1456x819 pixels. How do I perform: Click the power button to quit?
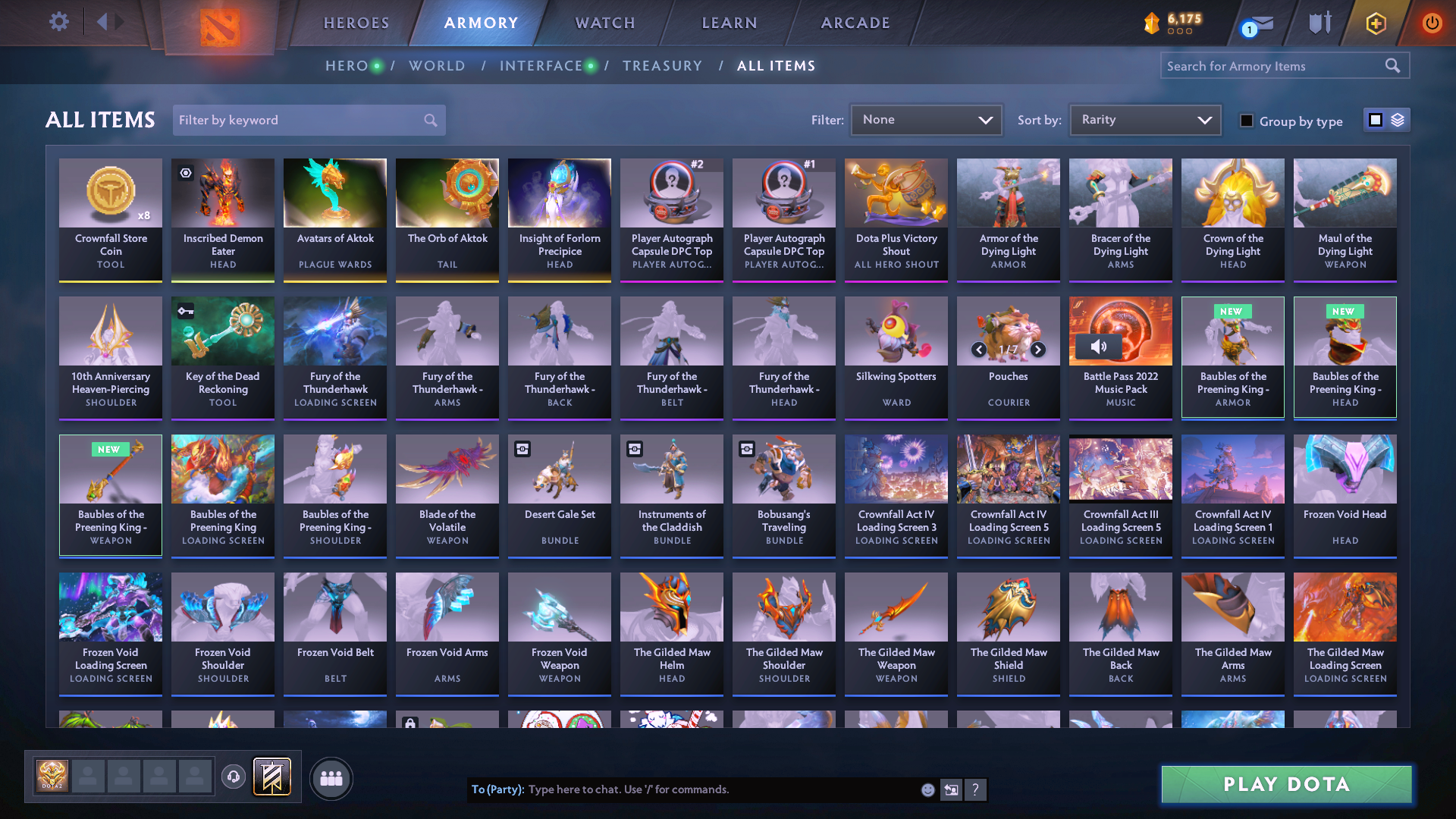pos(1432,22)
